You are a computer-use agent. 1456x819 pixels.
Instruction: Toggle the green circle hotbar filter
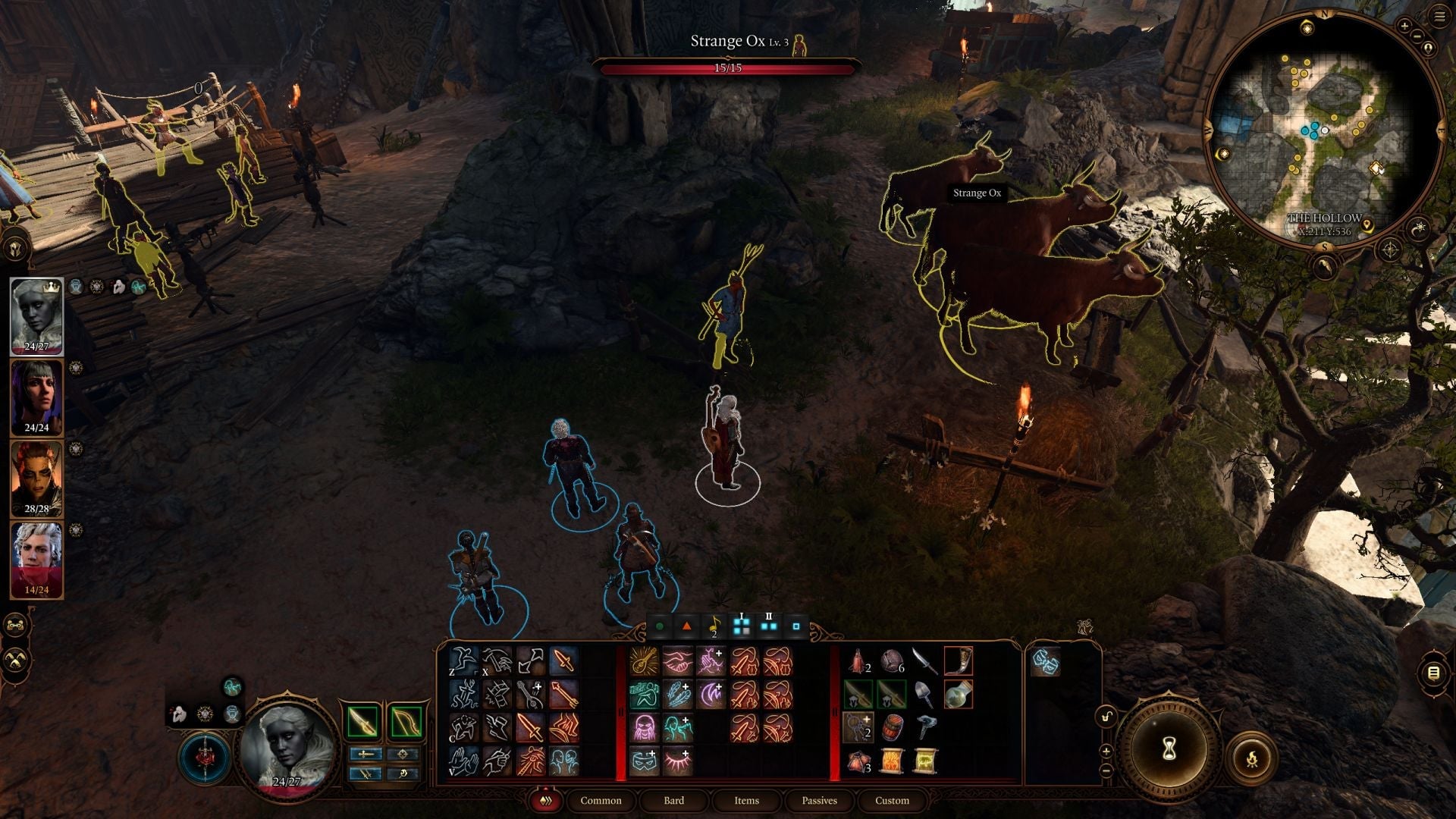[659, 626]
